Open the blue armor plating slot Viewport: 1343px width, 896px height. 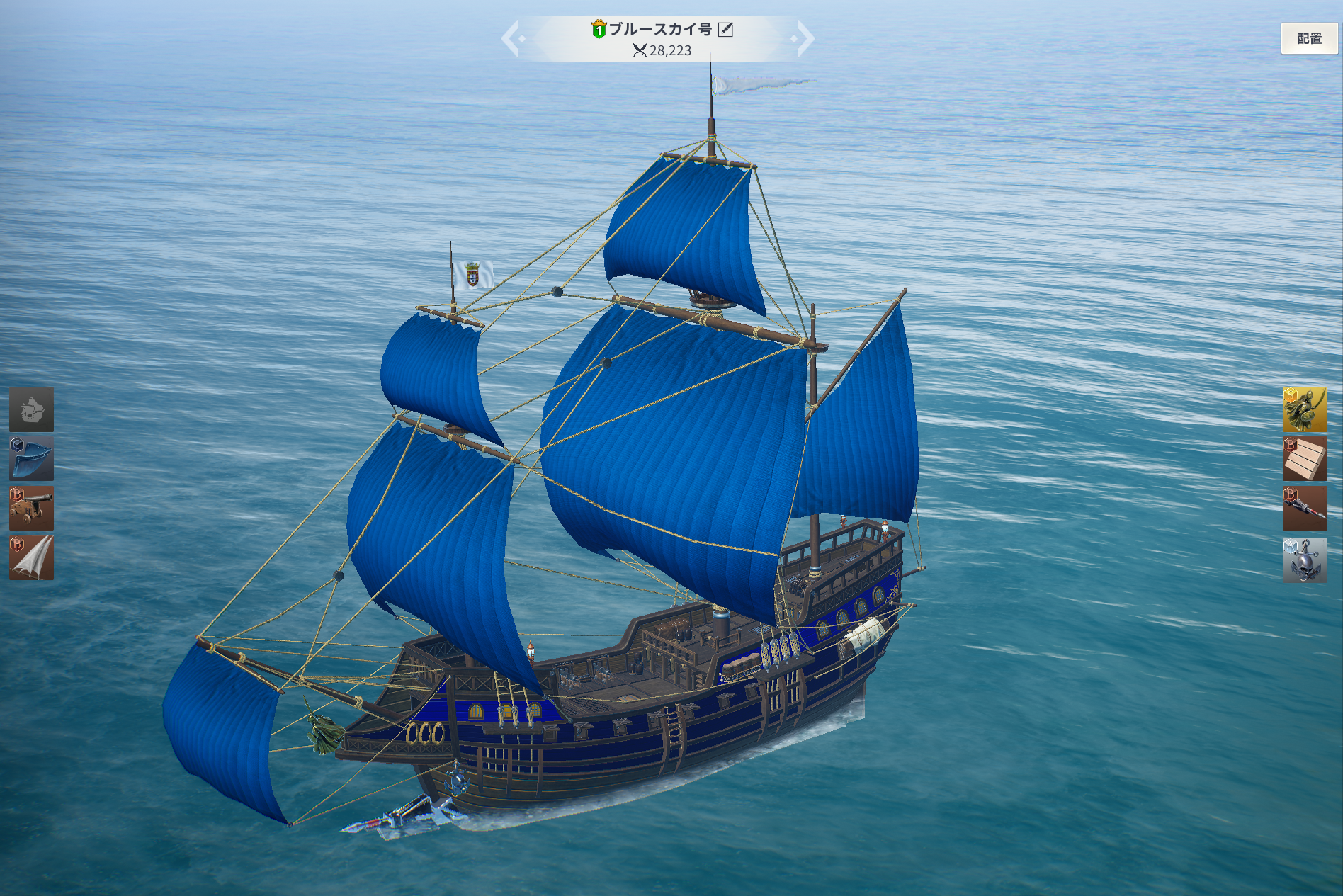coord(31,459)
